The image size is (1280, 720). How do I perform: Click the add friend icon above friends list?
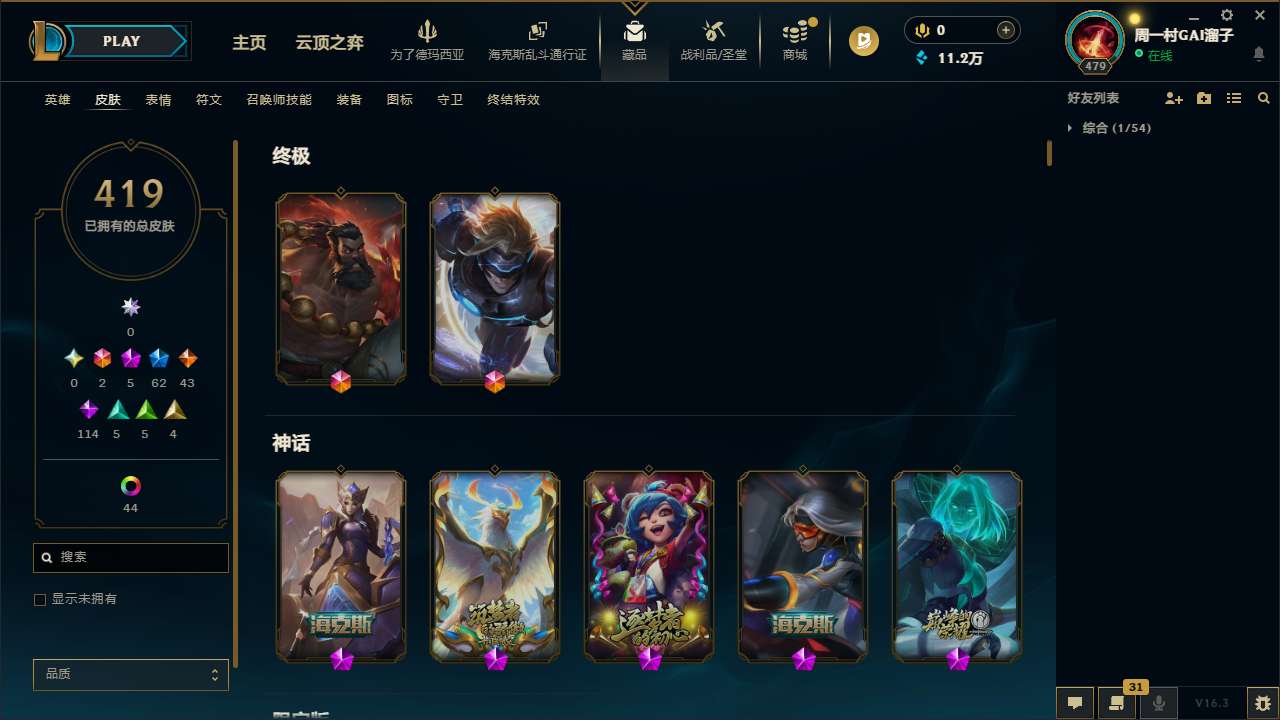pyautogui.click(x=1175, y=98)
